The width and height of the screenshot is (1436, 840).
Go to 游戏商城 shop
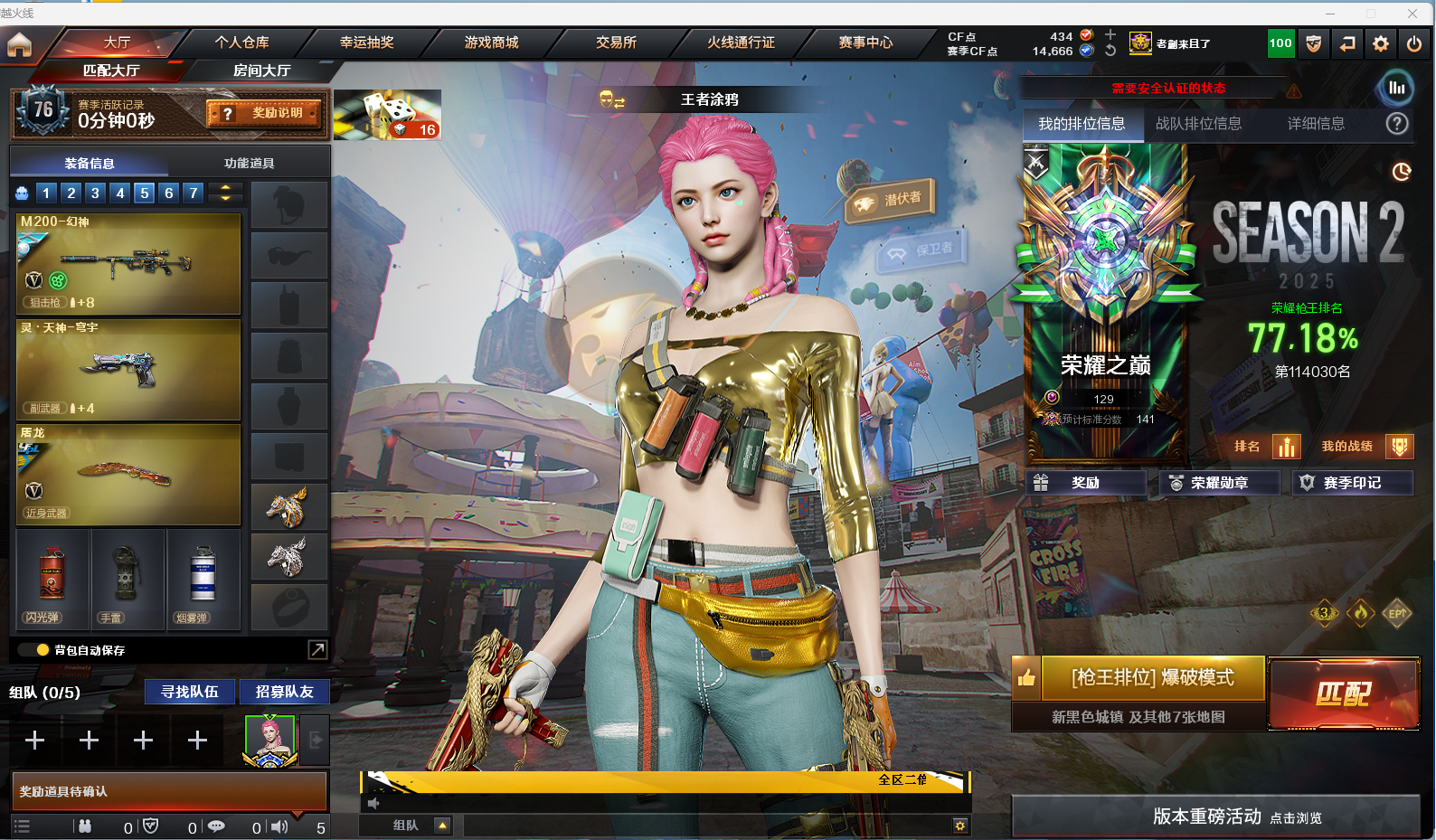tap(491, 42)
